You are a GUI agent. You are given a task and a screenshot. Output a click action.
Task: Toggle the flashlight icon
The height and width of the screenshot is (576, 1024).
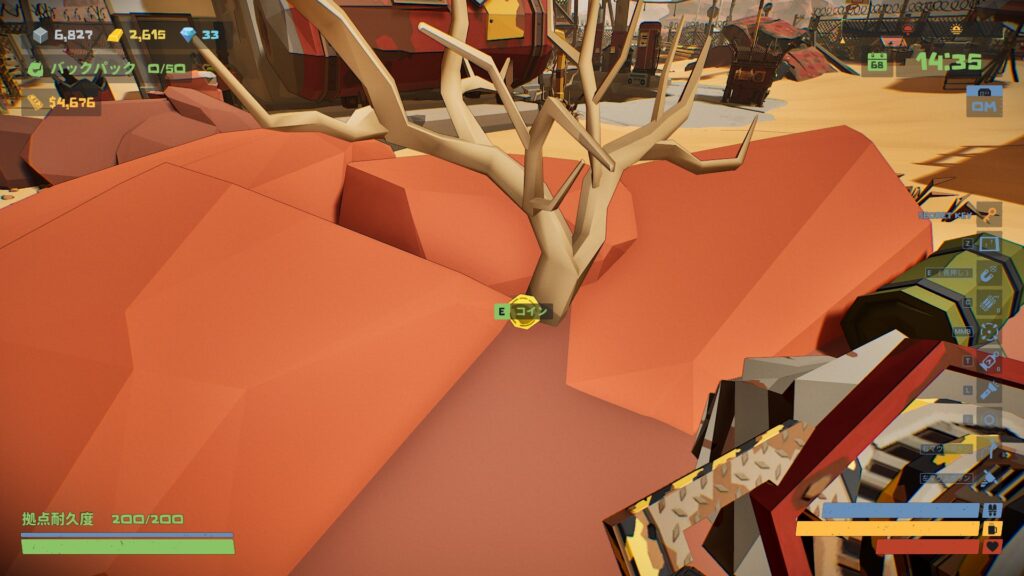990,390
